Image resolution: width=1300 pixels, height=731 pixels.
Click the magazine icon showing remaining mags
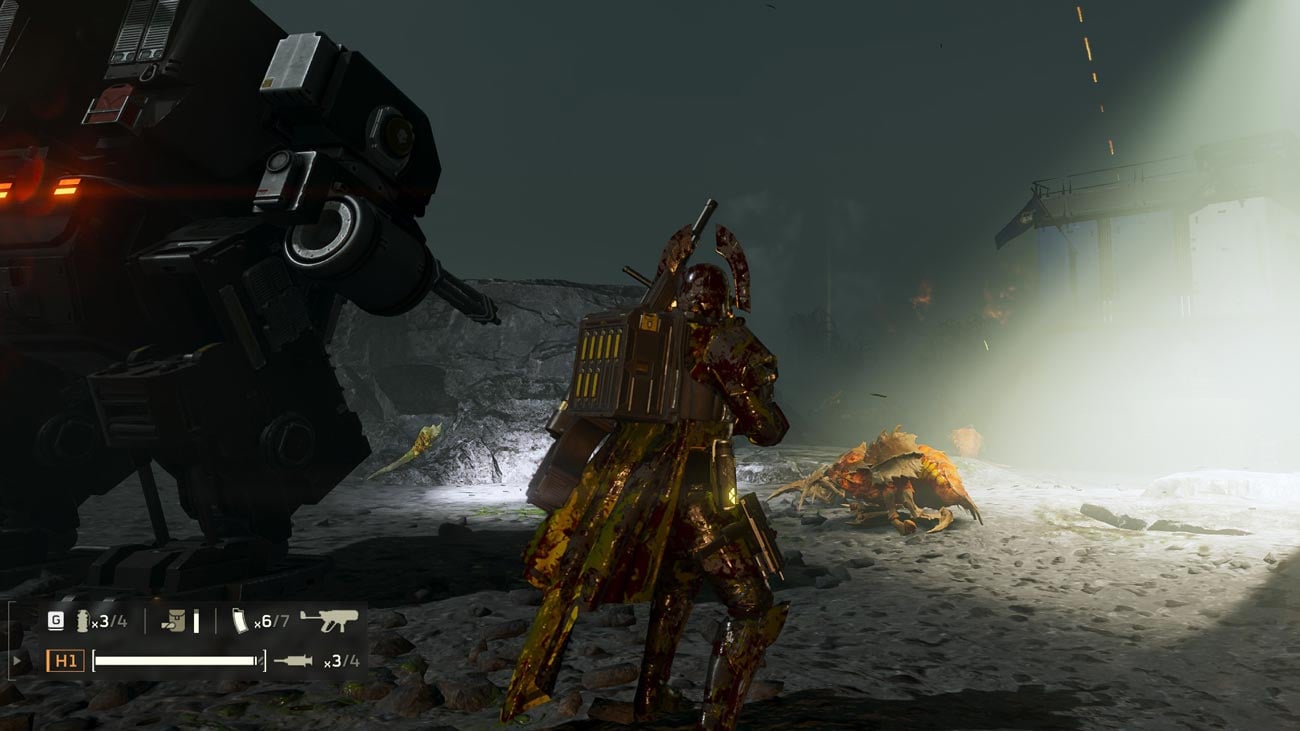click(241, 621)
